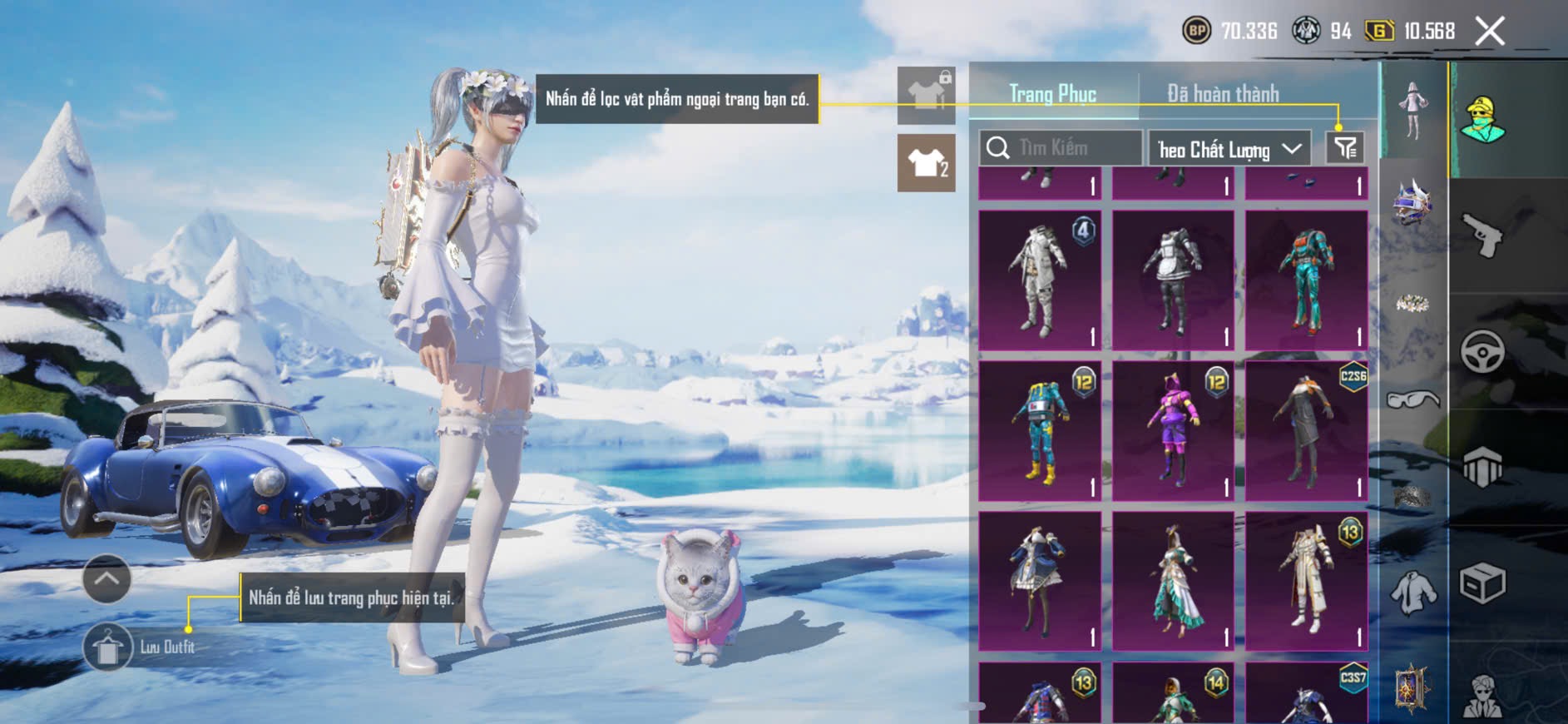Expand the round up-arrow button
This screenshot has height=724, width=1568.
click(x=106, y=578)
